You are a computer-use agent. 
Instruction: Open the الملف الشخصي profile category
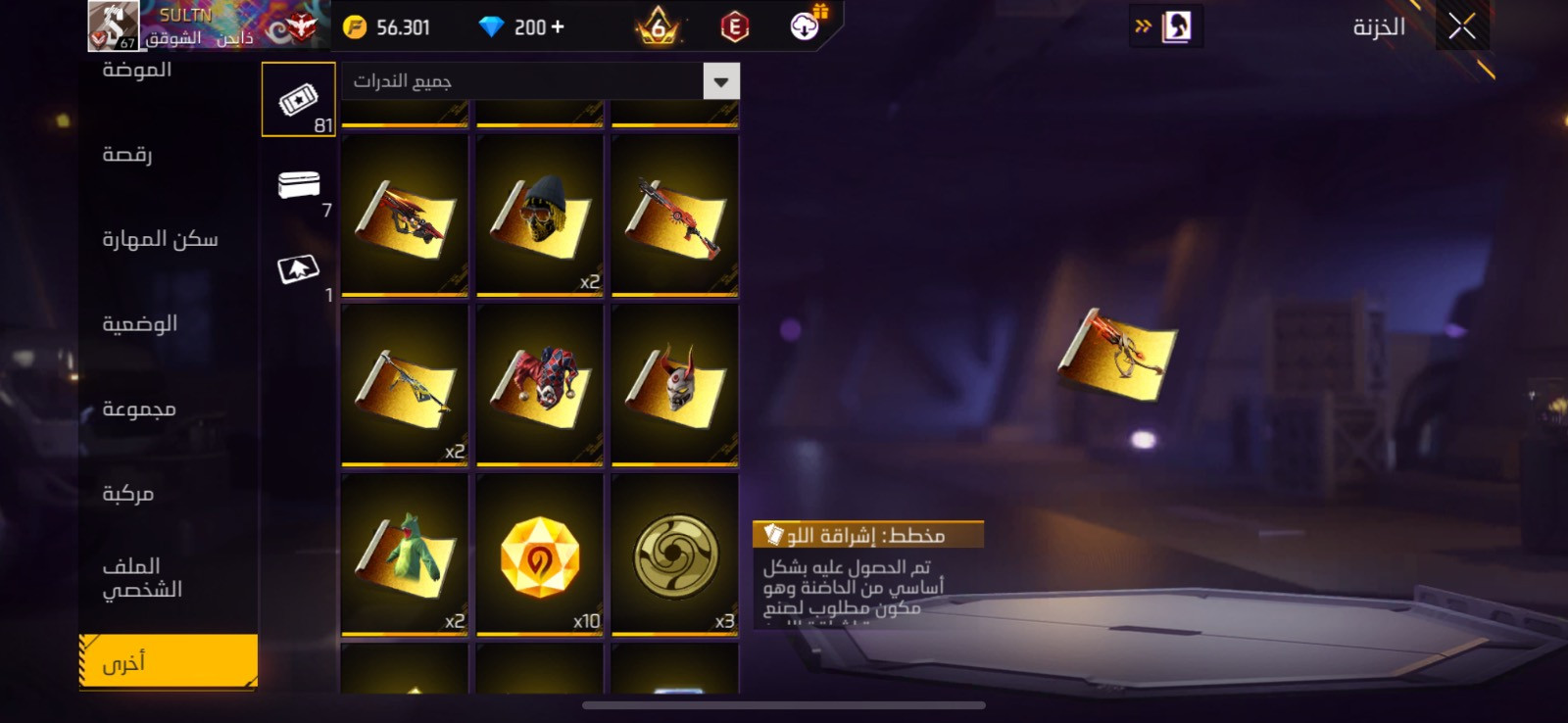[142, 578]
